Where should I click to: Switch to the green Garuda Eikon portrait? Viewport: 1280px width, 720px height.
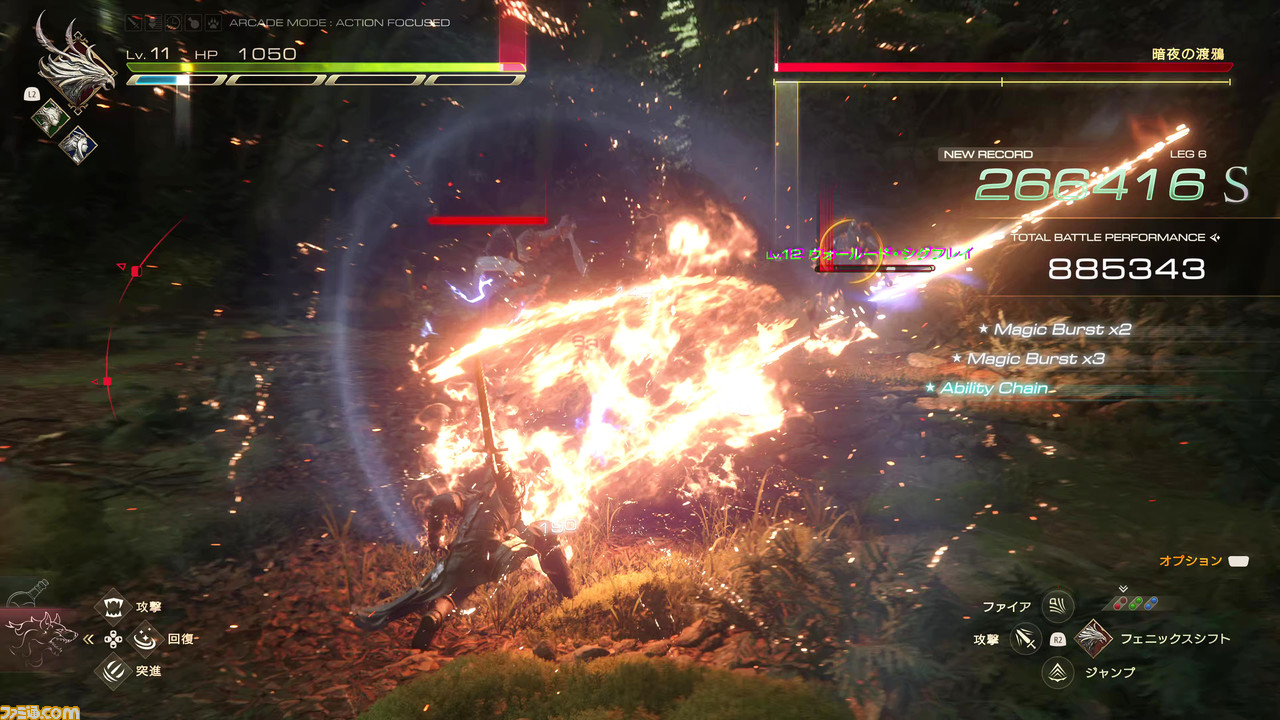pyautogui.click(x=50, y=118)
